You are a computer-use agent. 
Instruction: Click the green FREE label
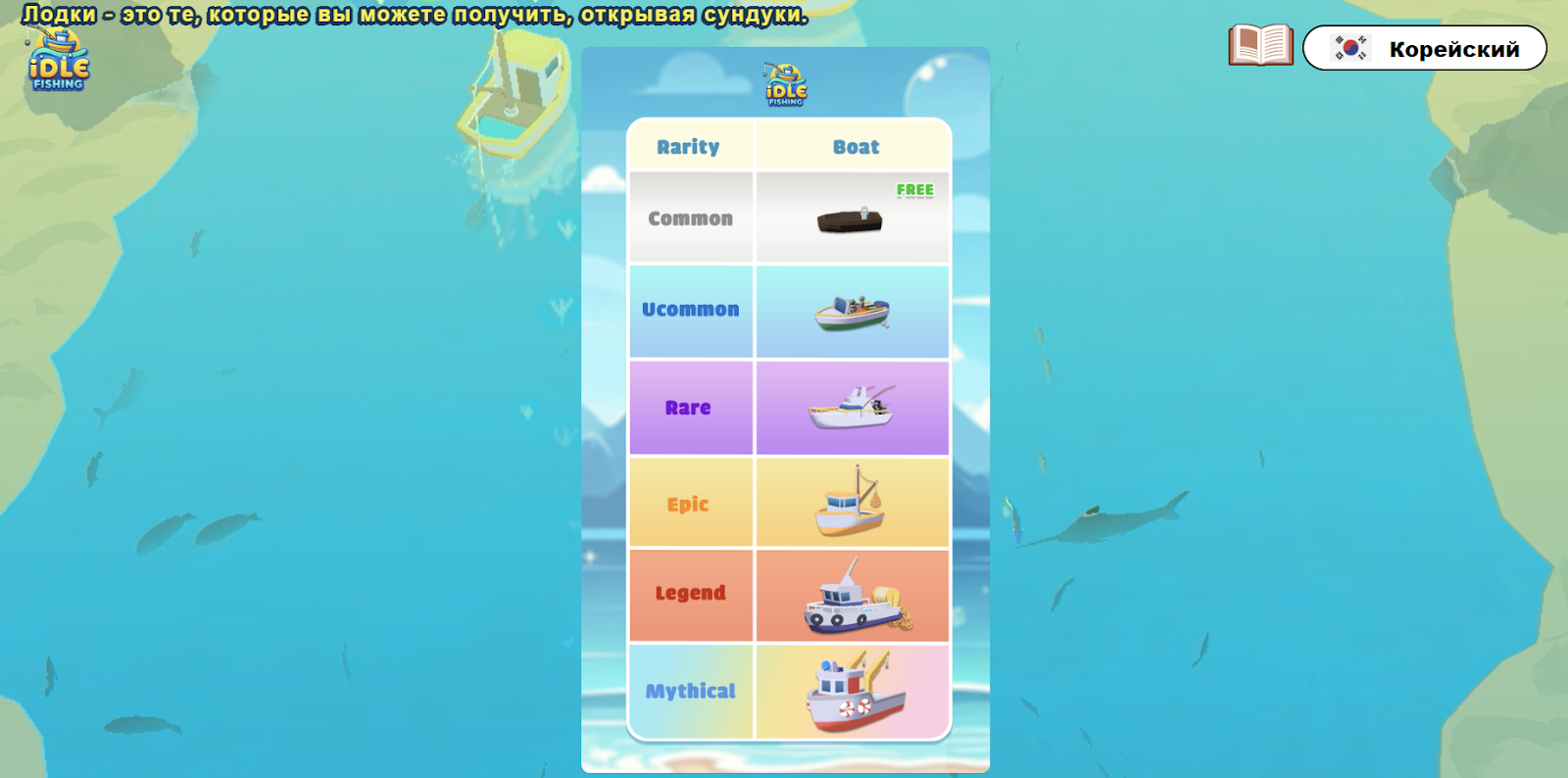(x=913, y=189)
